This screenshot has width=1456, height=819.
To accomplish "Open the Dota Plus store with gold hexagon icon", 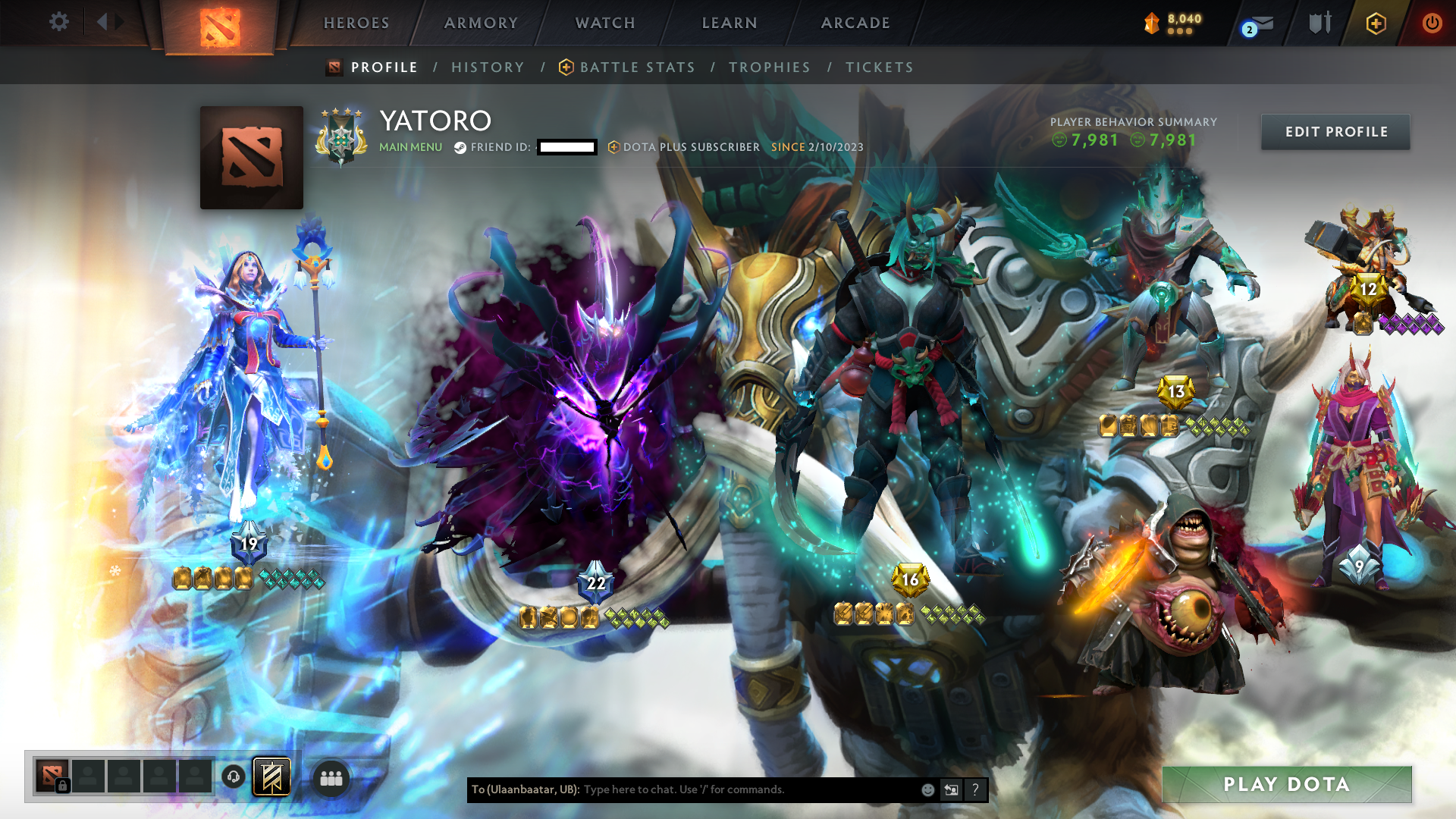I will [1375, 23].
